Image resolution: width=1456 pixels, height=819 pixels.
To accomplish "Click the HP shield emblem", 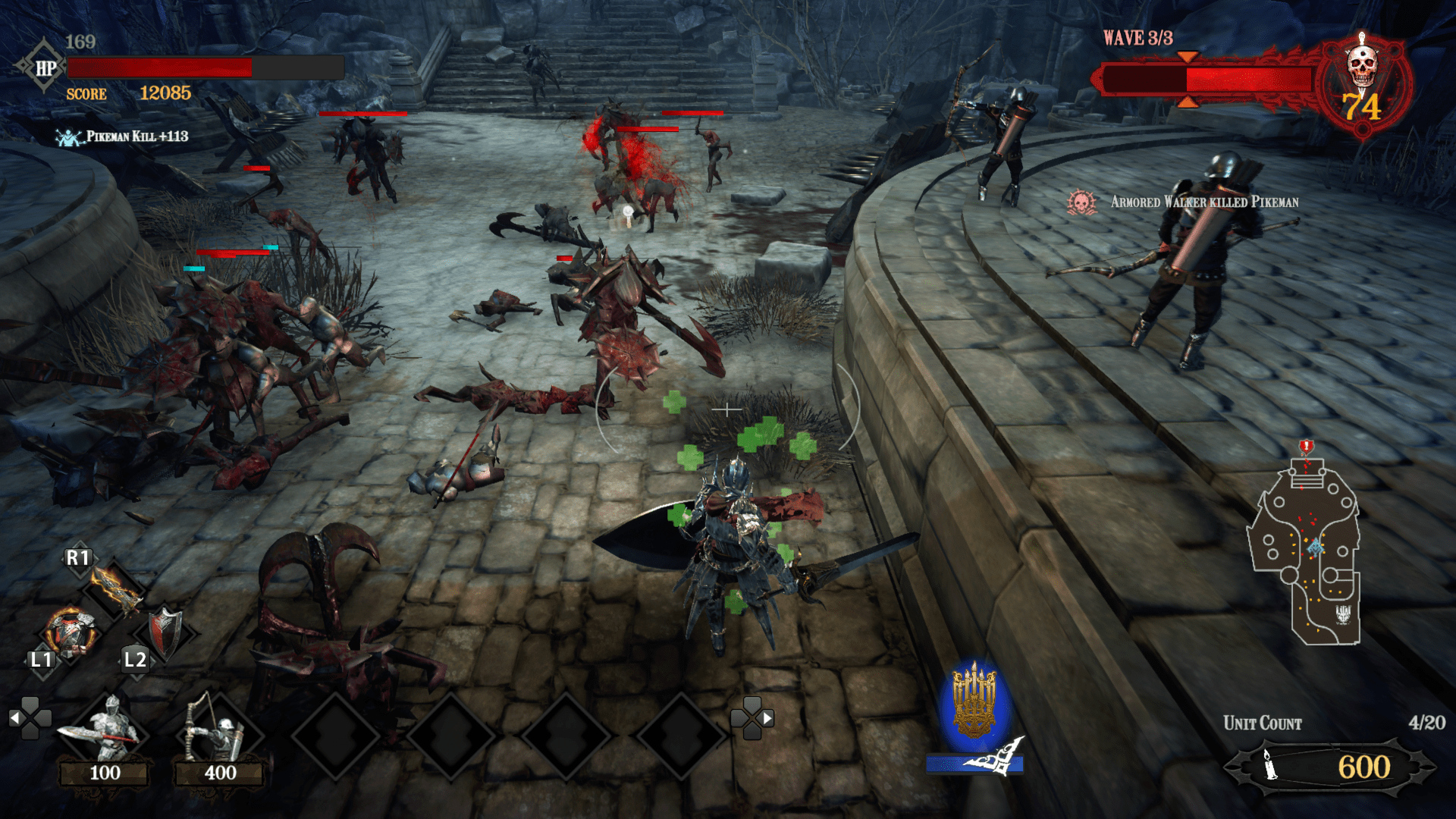I will pyautogui.click(x=44, y=67).
